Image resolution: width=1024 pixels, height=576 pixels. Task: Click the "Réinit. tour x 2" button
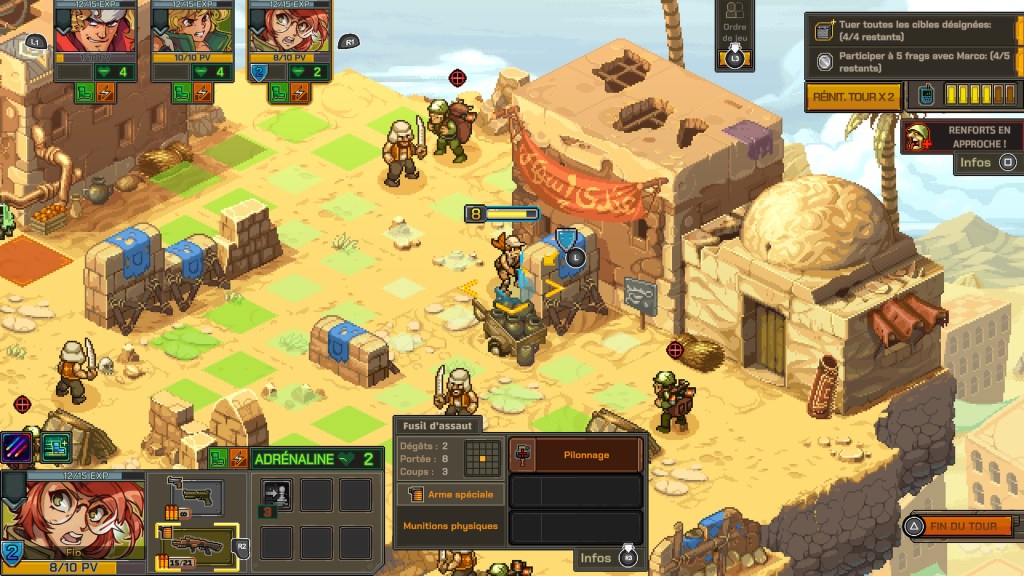(853, 96)
